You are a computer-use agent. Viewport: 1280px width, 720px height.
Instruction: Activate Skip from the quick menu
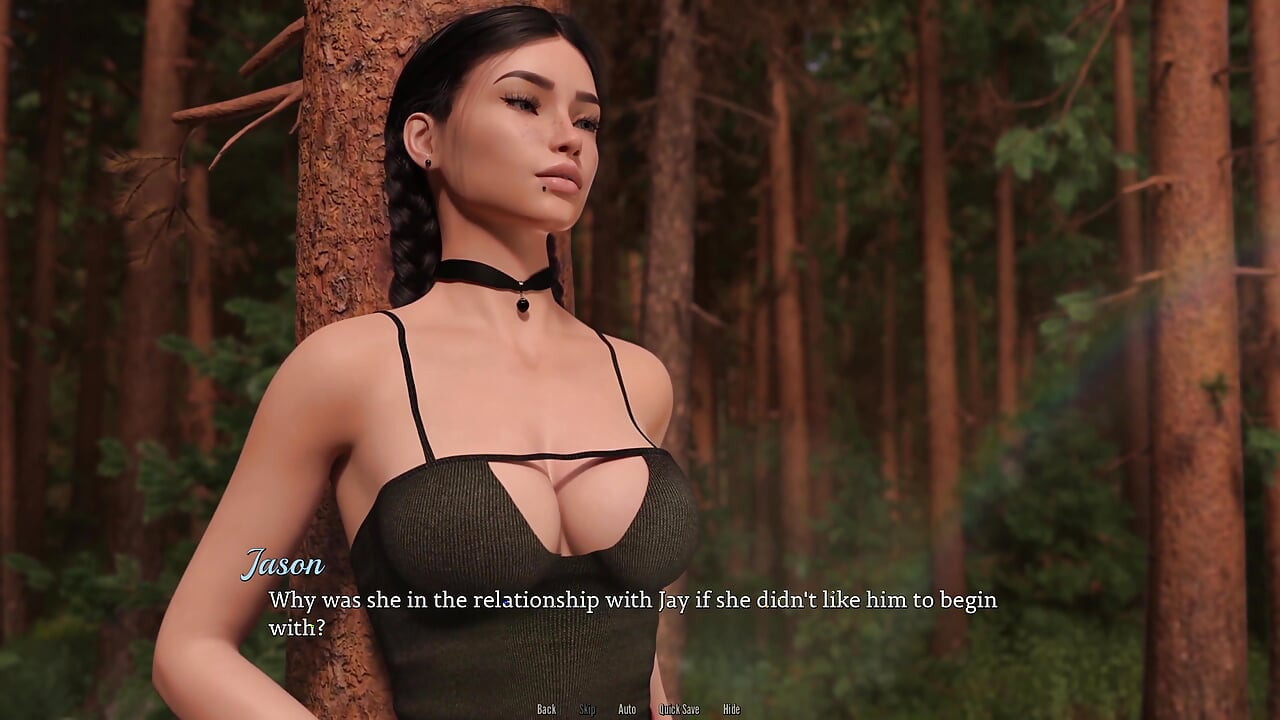586,709
